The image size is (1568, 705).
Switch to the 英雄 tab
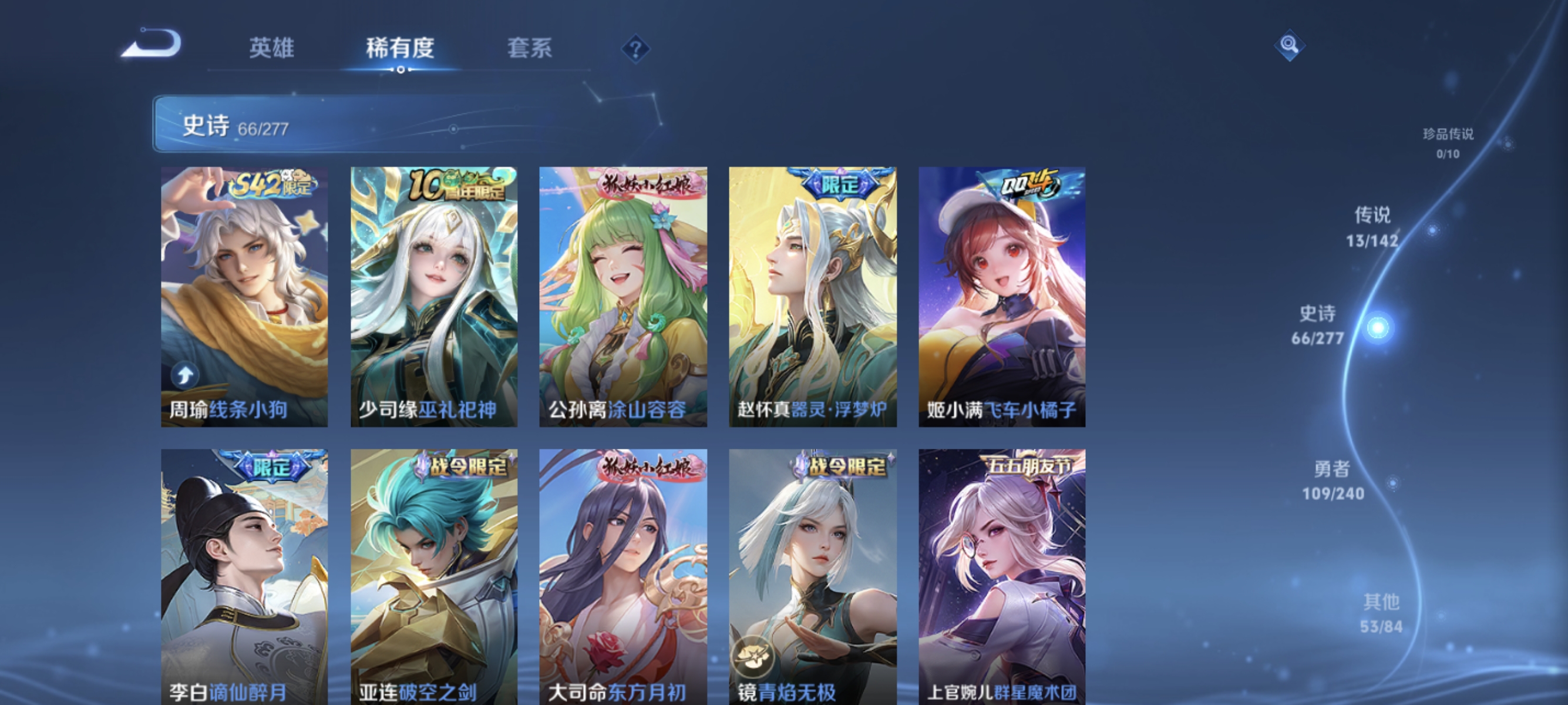point(271,49)
